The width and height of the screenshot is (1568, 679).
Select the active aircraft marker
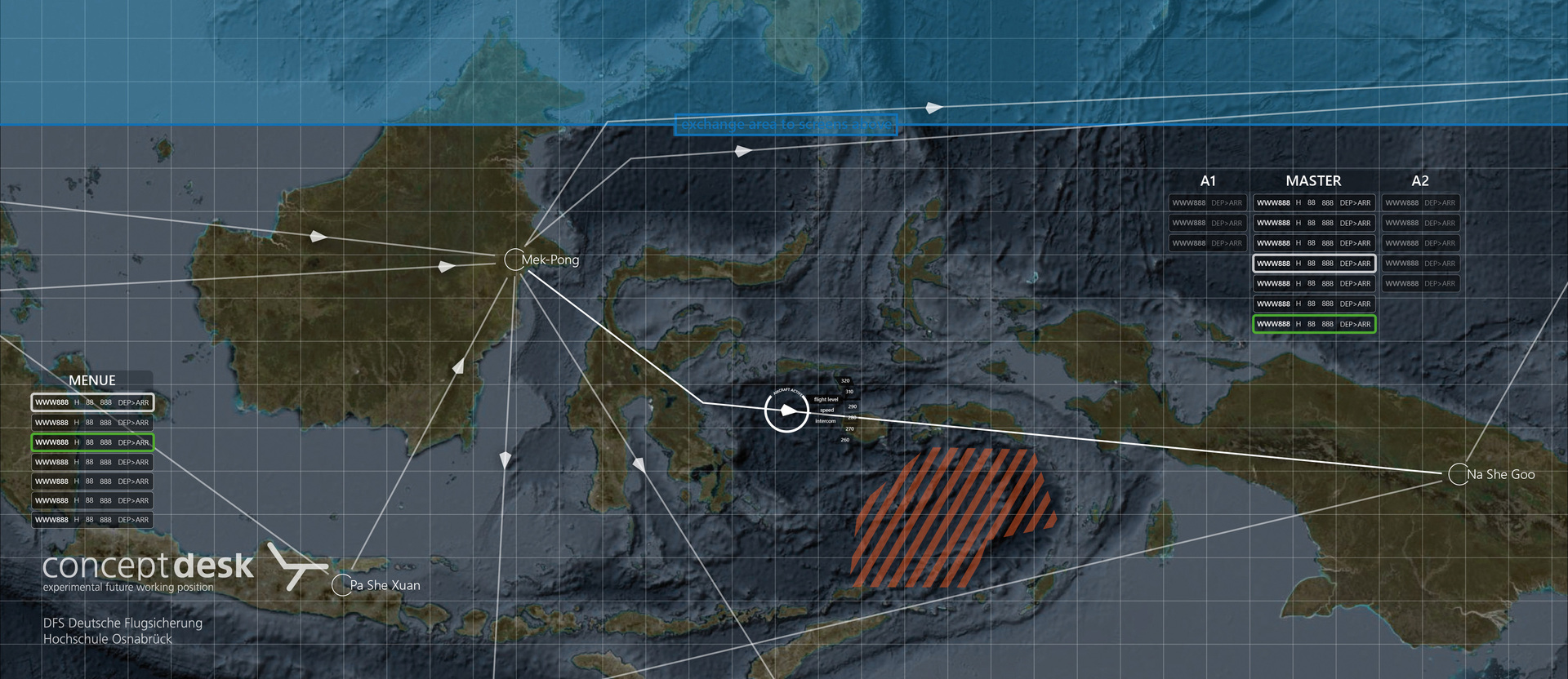pyautogui.click(x=786, y=411)
